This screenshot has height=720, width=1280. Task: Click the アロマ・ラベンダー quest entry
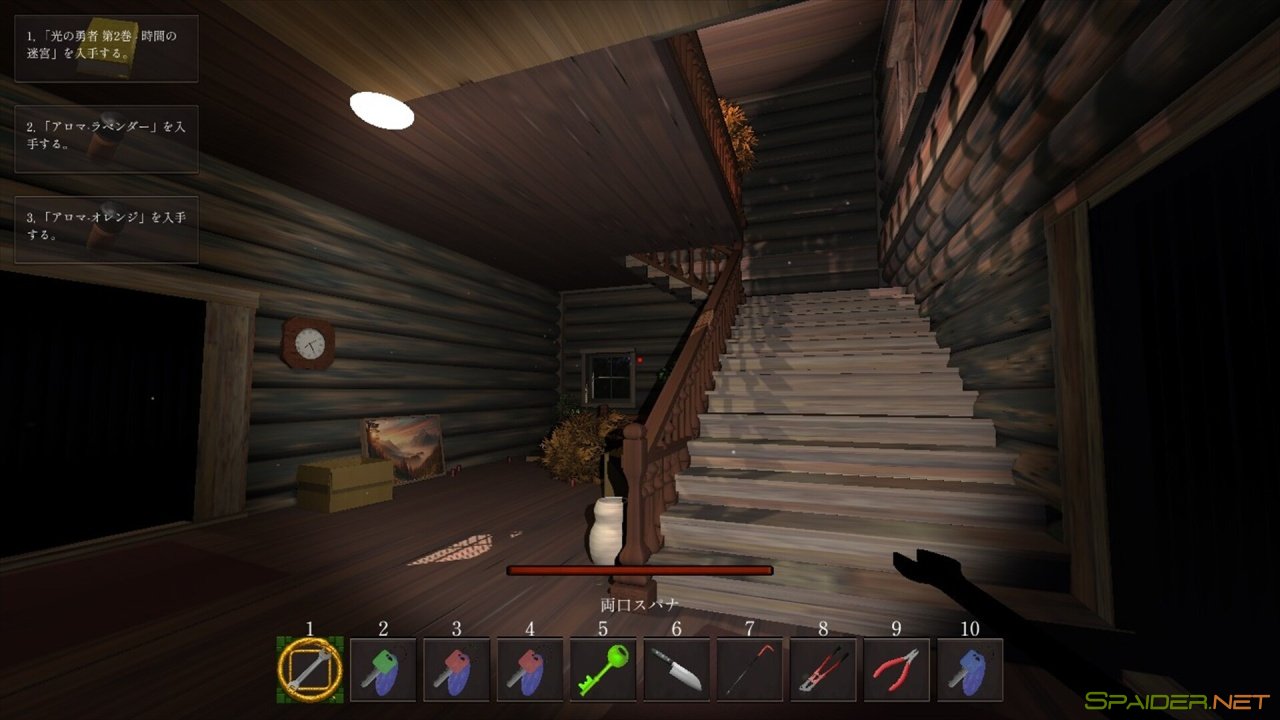tap(105, 141)
